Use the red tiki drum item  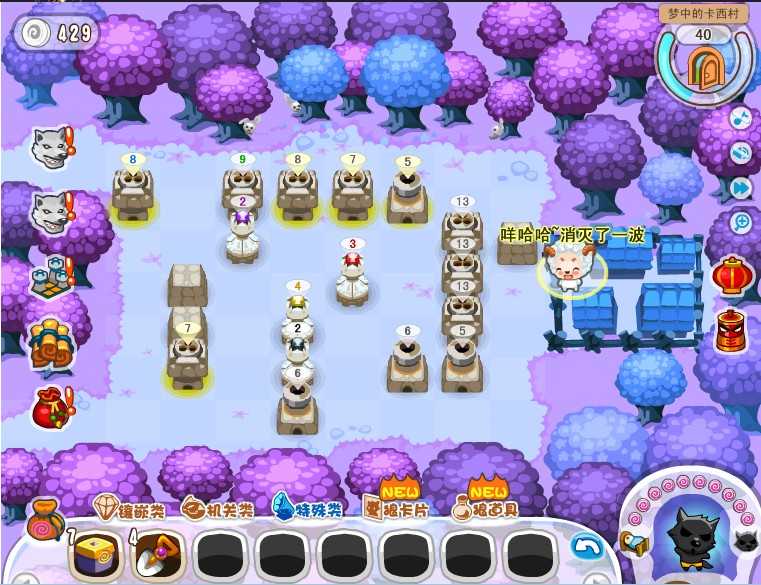click(730, 331)
